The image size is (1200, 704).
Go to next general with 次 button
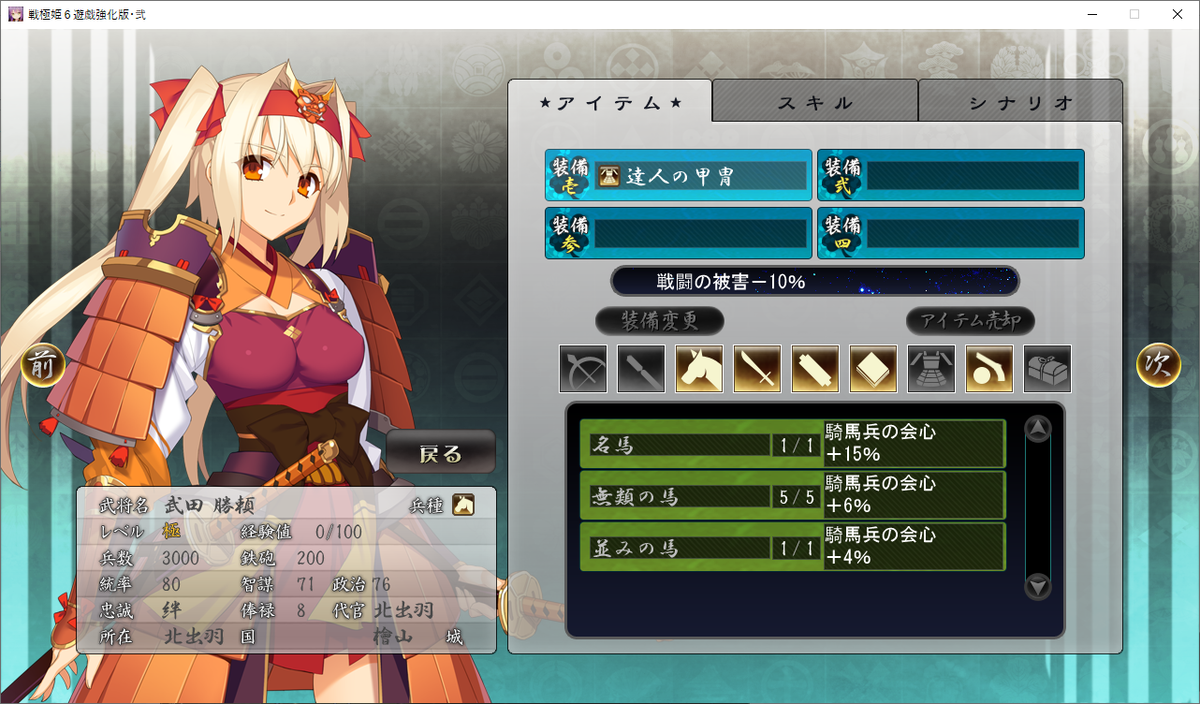point(1158,366)
